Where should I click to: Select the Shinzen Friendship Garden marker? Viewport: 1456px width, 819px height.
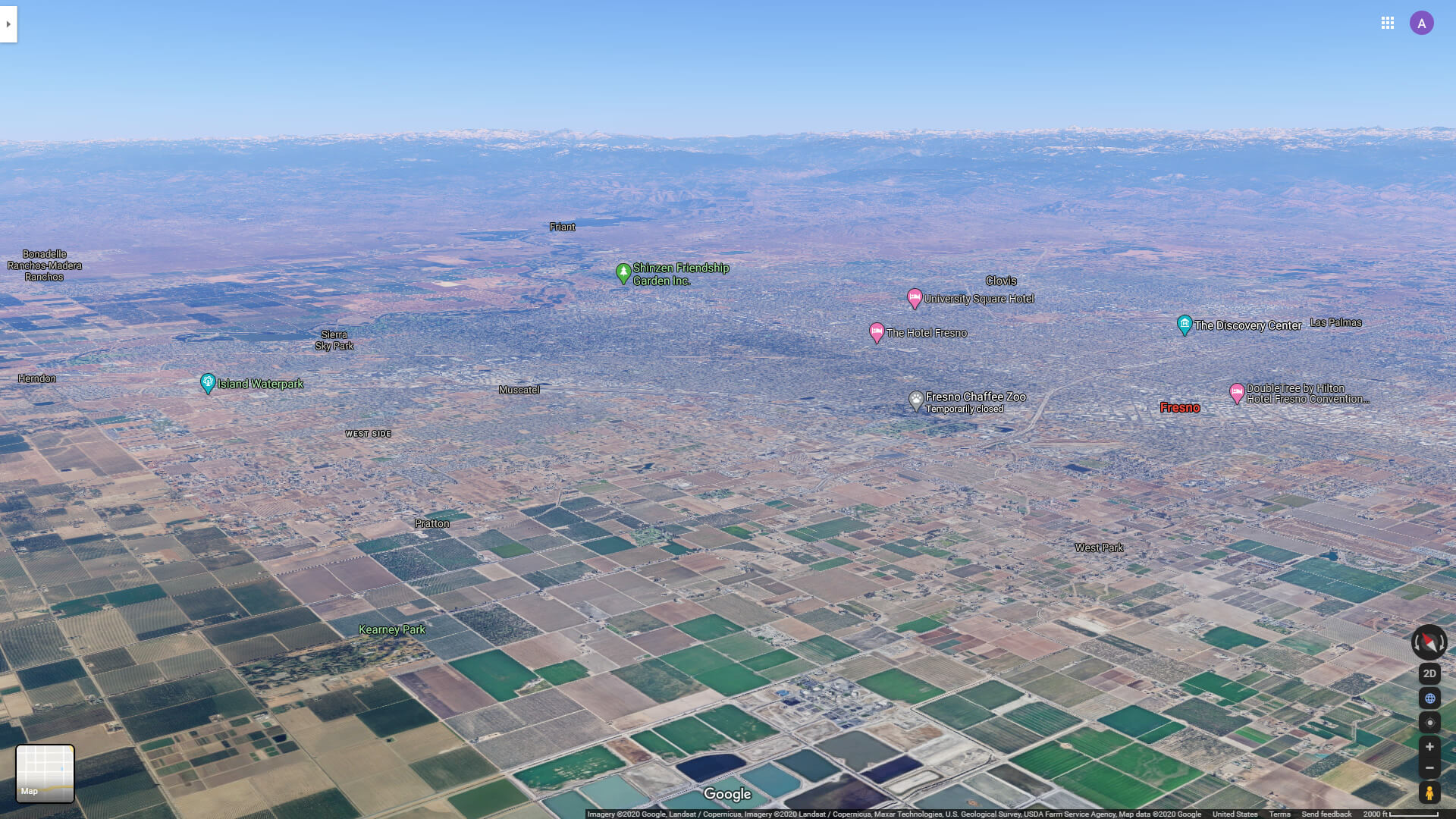(622, 271)
